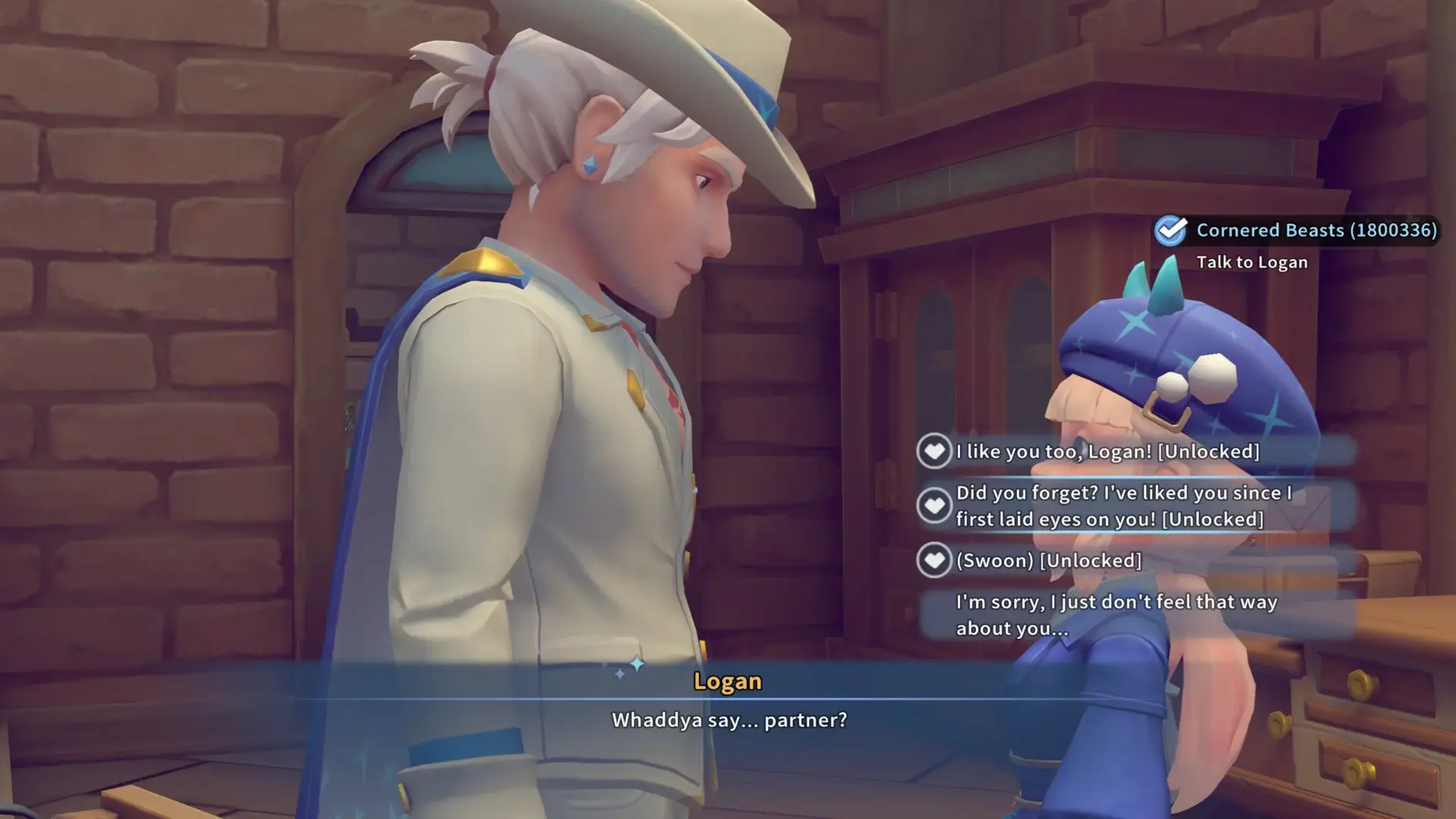Reject Logan with "I'm sorry" reply

(x=1116, y=615)
